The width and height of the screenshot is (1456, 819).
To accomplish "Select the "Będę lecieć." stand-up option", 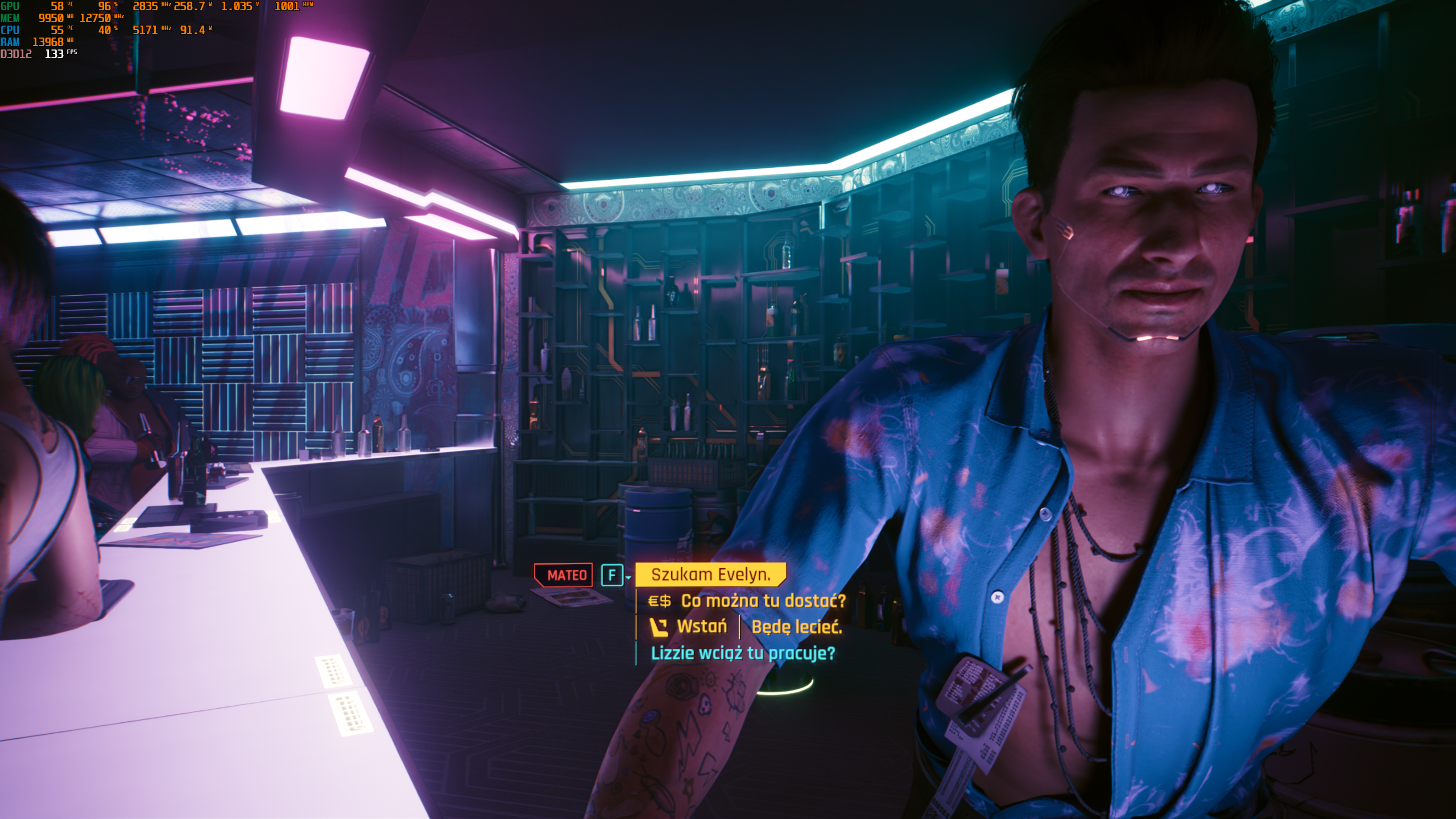I will tap(796, 627).
